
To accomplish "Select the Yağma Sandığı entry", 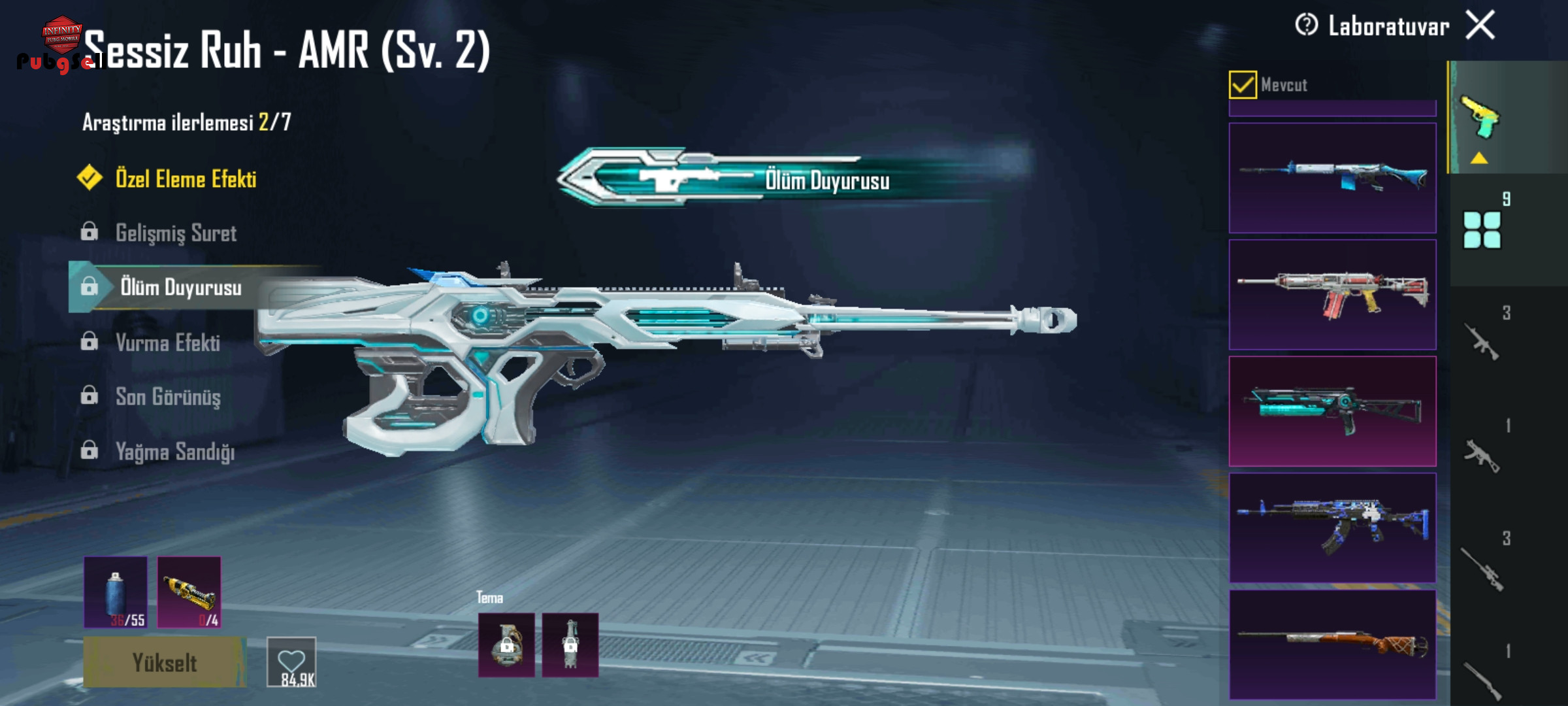I will pyautogui.click(x=174, y=452).
